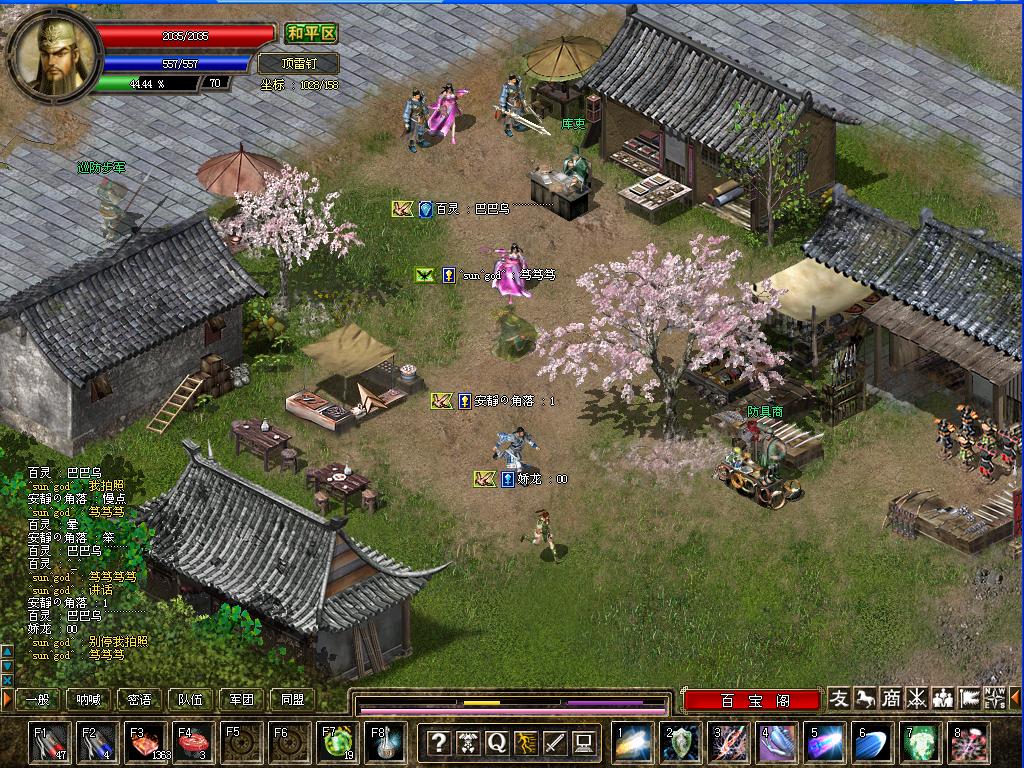The height and width of the screenshot is (768, 1024).
Task: Use the blue potion in slot F2
Action: (x=98, y=743)
